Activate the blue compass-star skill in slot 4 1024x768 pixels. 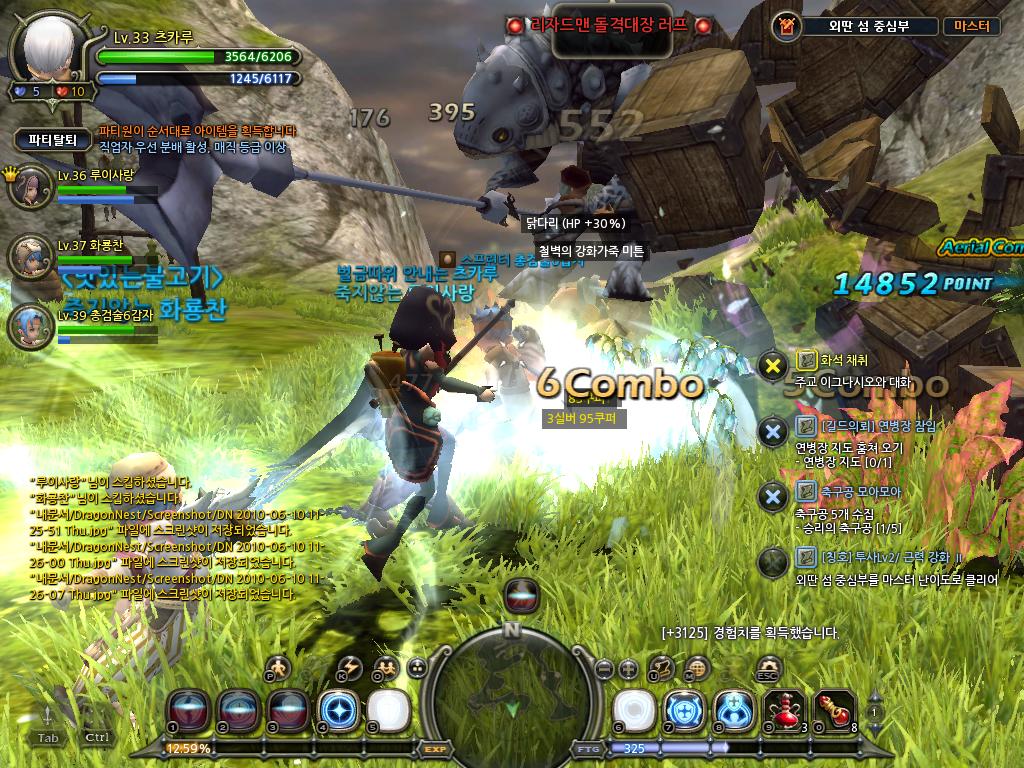[336, 708]
